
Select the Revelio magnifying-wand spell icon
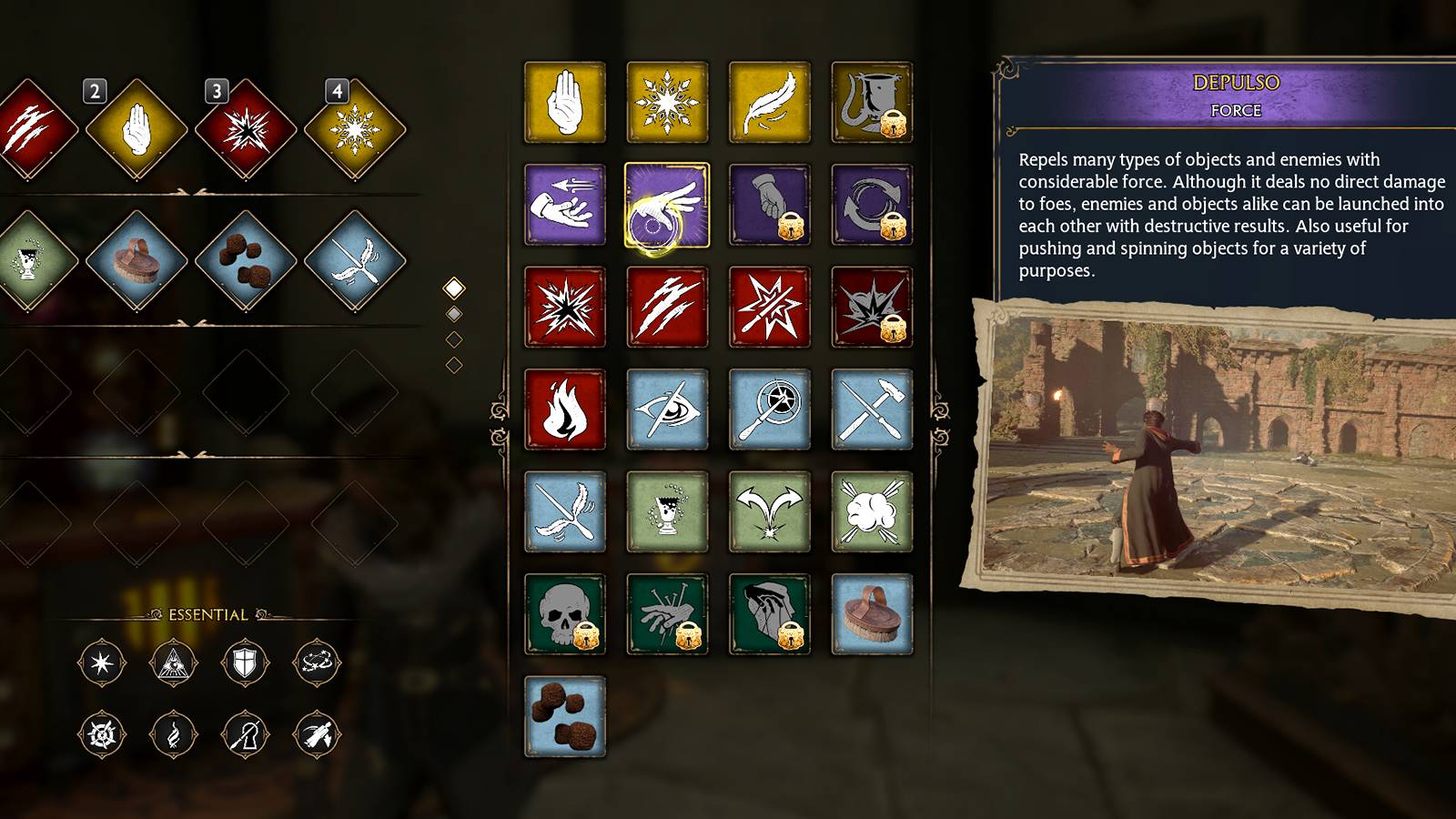click(770, 409)
